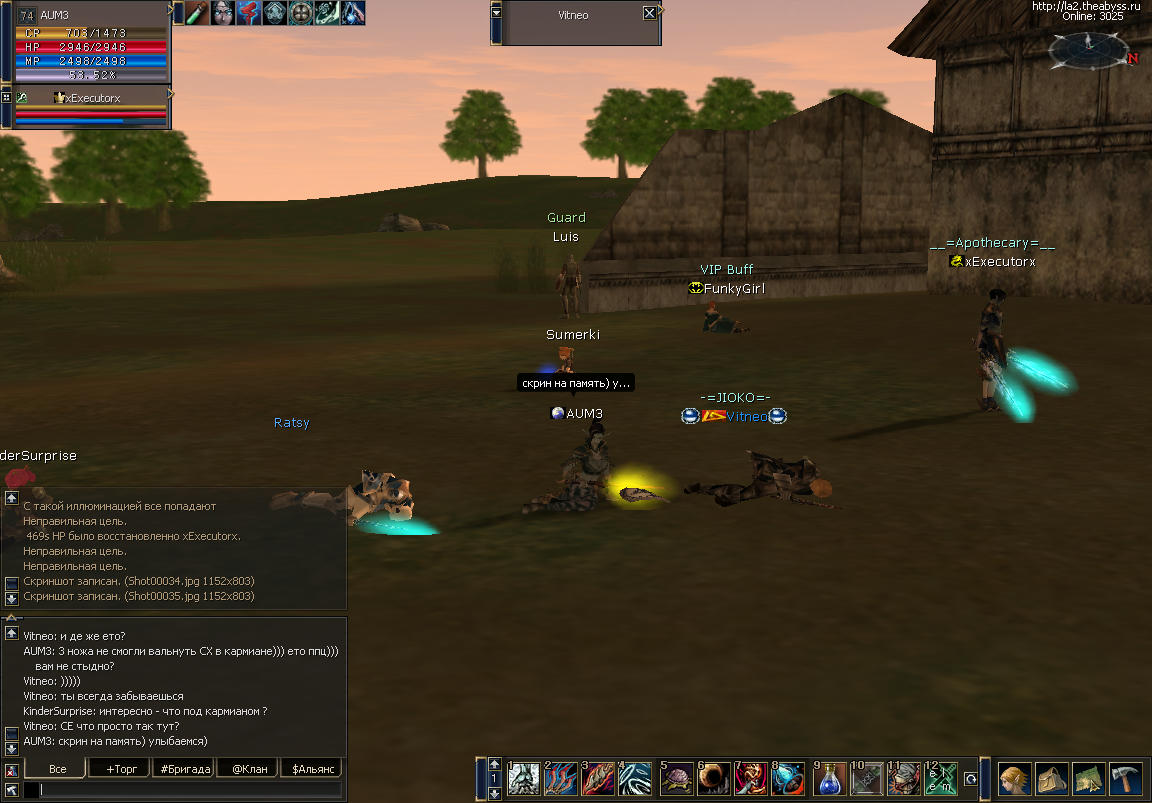This screenshot has height=803, width=1152.
Task: Use the blue mana potion in slot 9
Action: pos(829,778)
